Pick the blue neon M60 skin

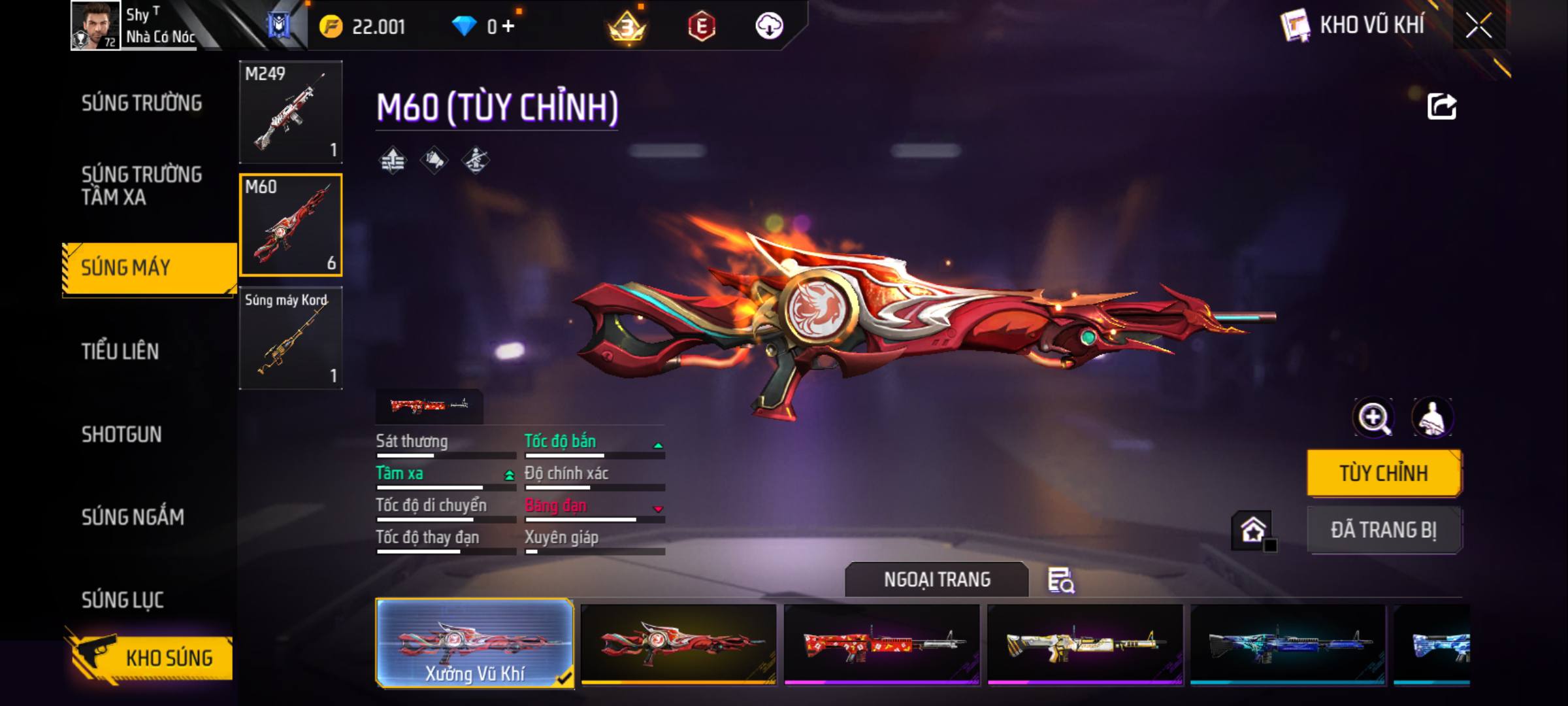pos(1287,644)
